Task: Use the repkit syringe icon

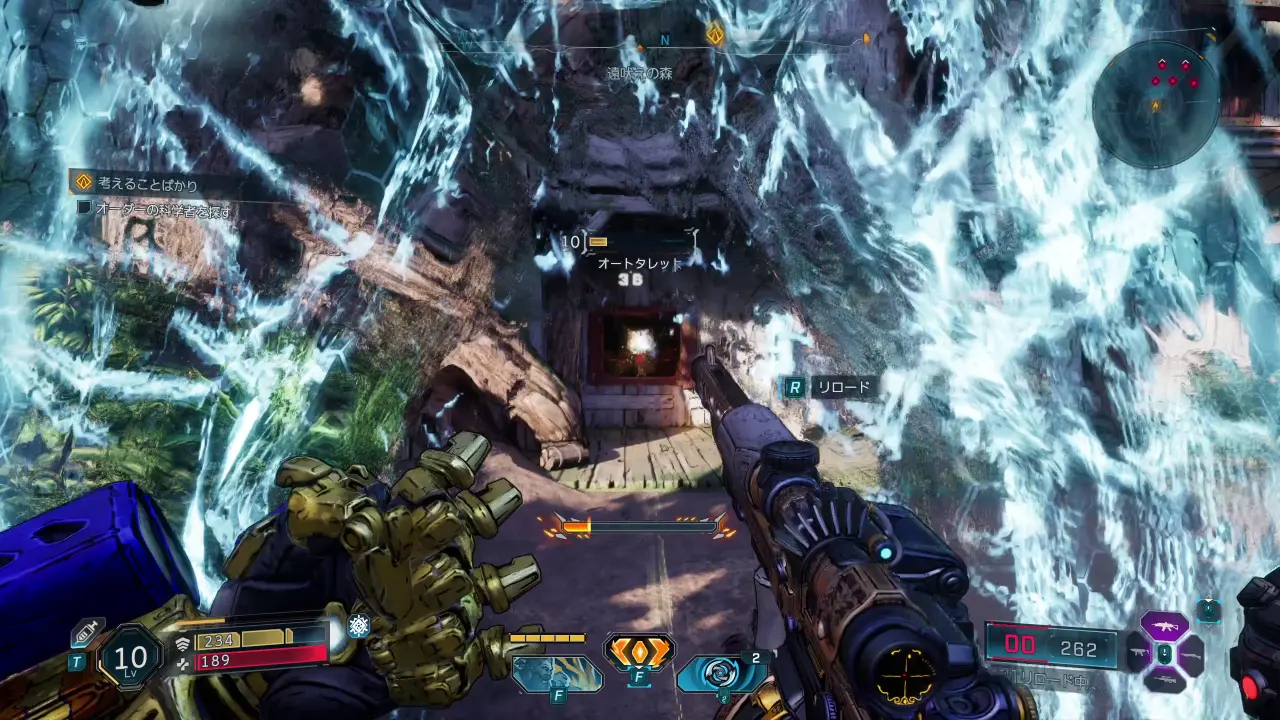Action: click(x=85, y=632)
